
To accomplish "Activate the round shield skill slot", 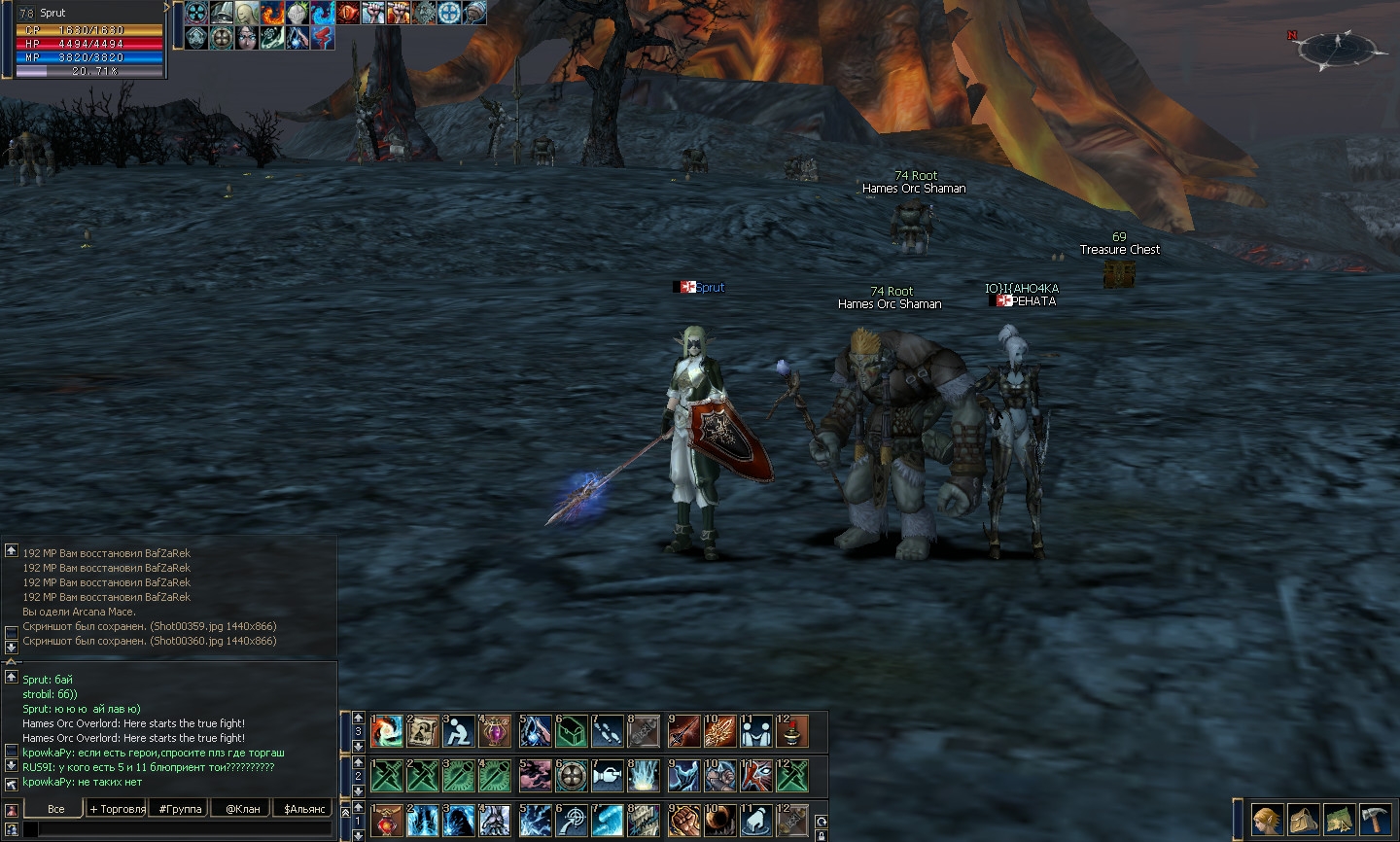I will coord(571,776).
